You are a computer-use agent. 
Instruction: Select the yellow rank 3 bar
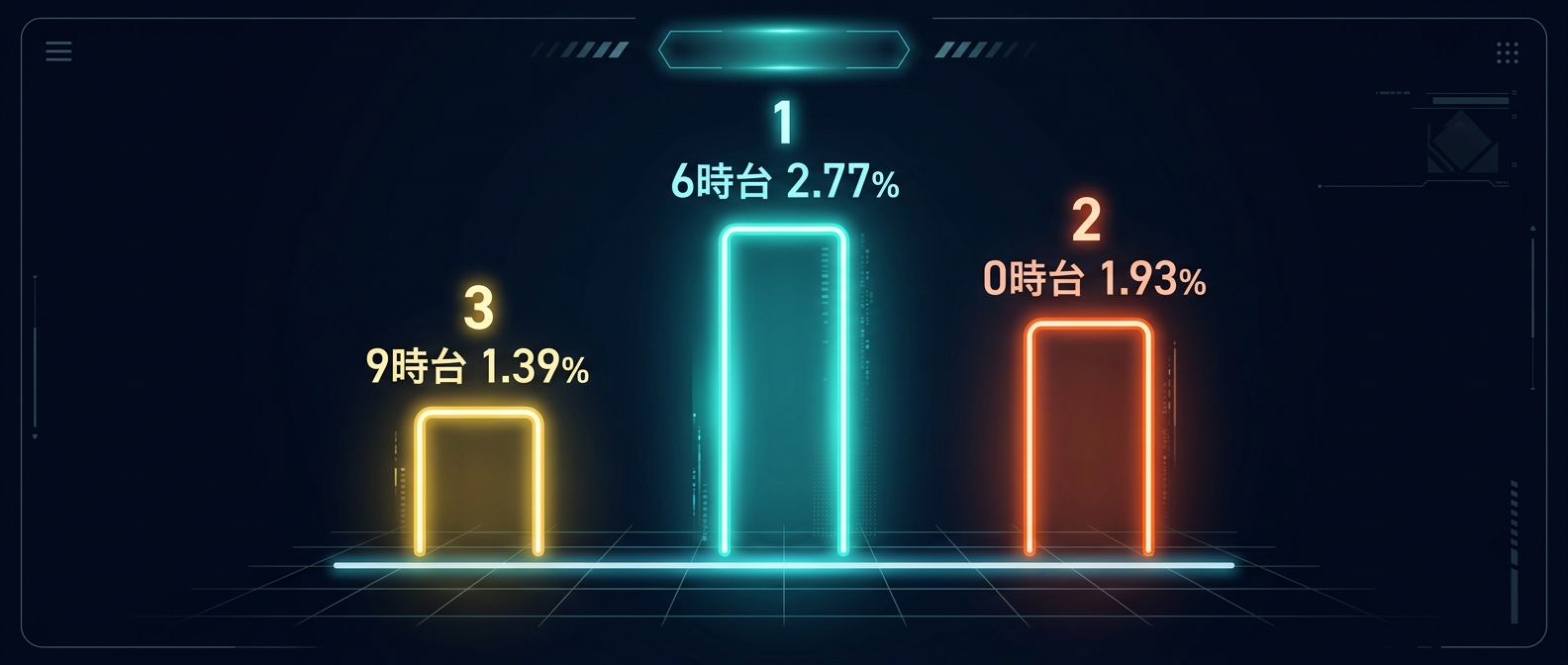(478, 482)
